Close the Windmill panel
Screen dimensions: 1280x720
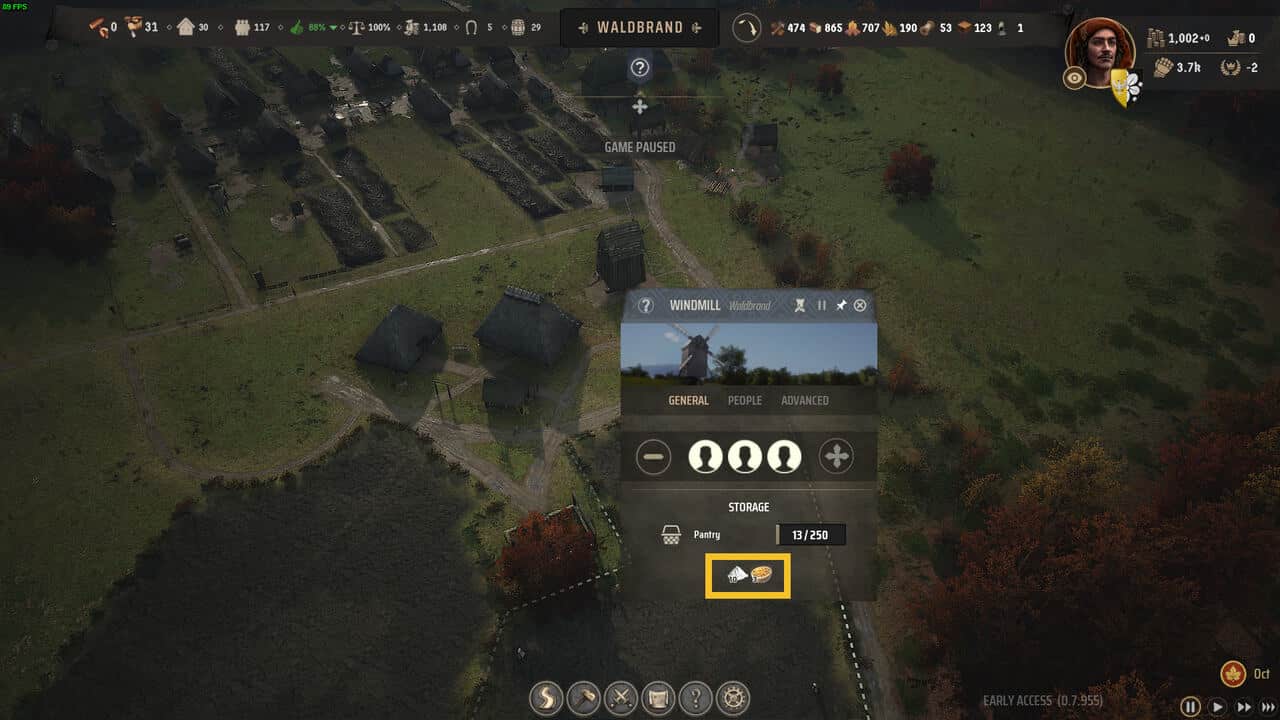click(860, 305)
